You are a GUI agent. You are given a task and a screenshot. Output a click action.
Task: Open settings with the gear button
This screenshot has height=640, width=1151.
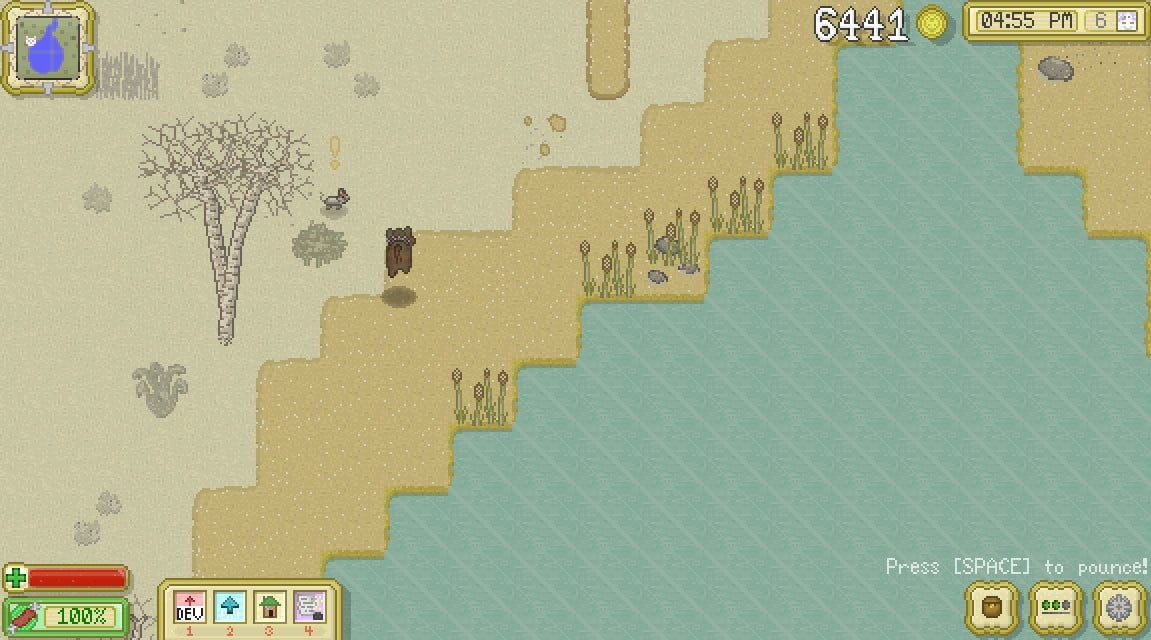[1118, 607]
